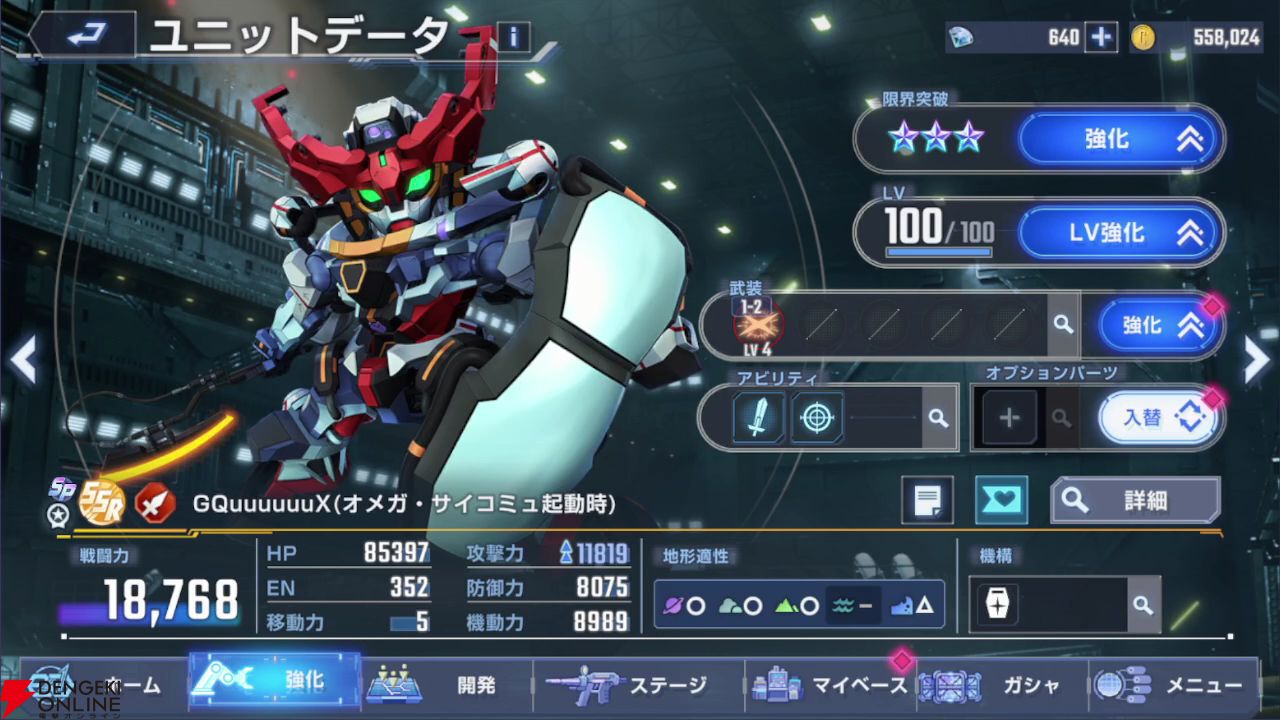
Task: Select the crosshair ability icon
Action: (817, 417)
